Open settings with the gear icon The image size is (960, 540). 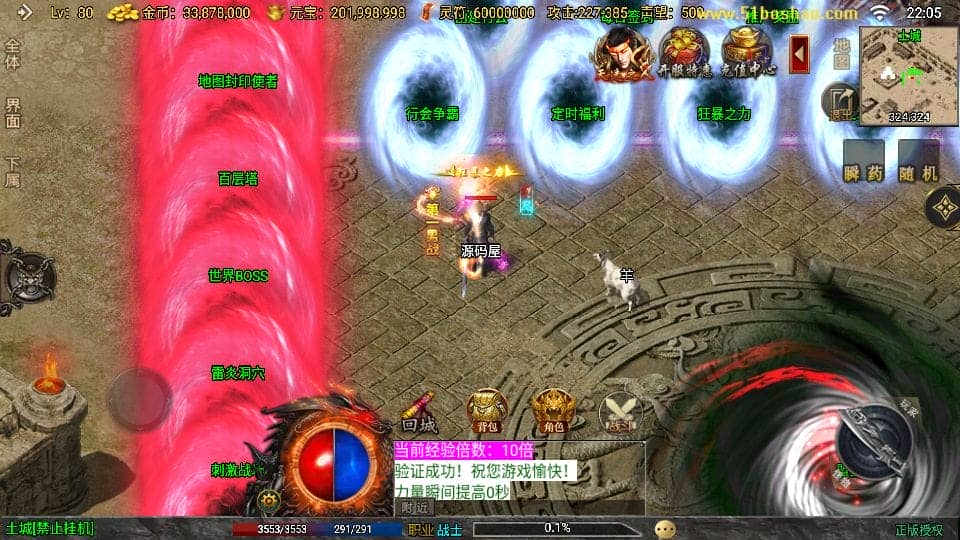point(267,499)
